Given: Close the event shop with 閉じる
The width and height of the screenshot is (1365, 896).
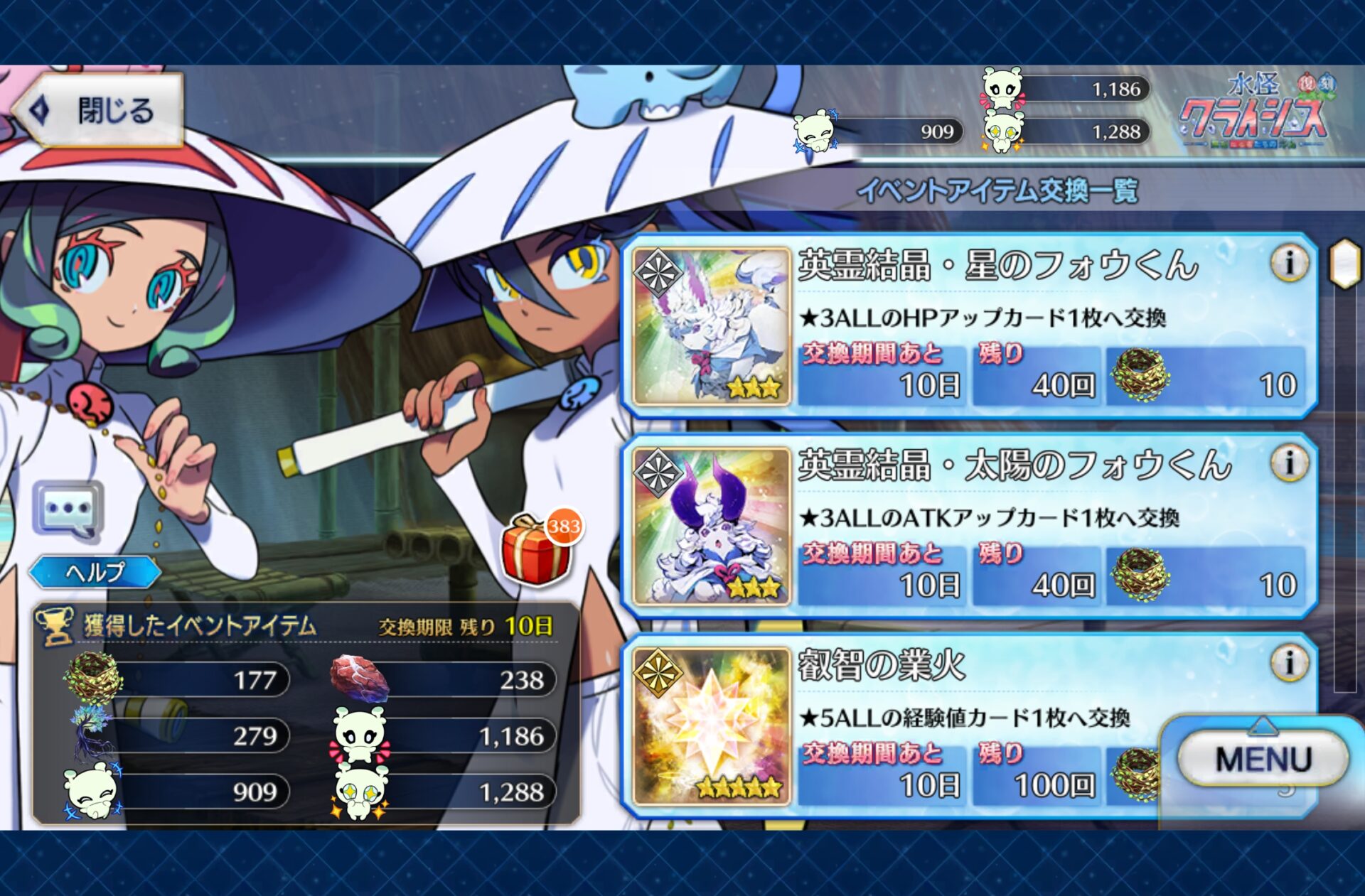Looking at the screenshot, I should (x=100, y=110).
